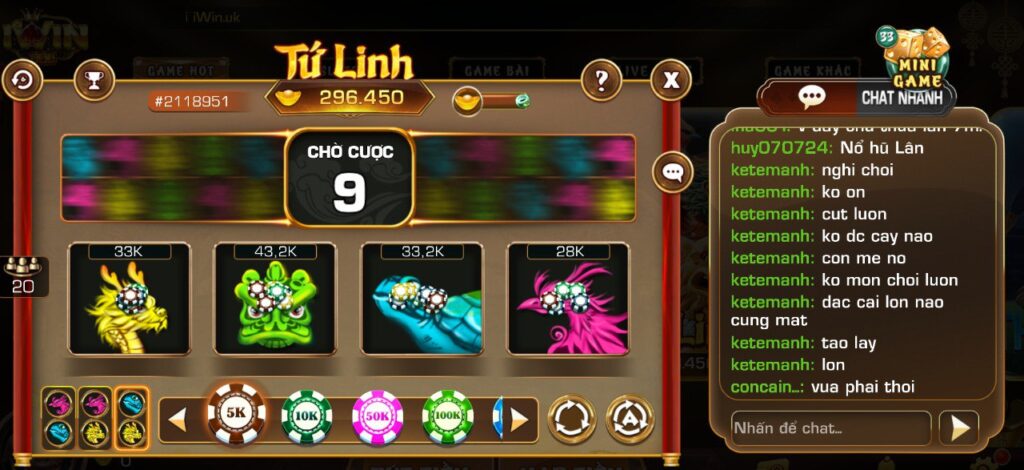Click the right chip selector arrow
1024x470 pixels.
point(518,419)
